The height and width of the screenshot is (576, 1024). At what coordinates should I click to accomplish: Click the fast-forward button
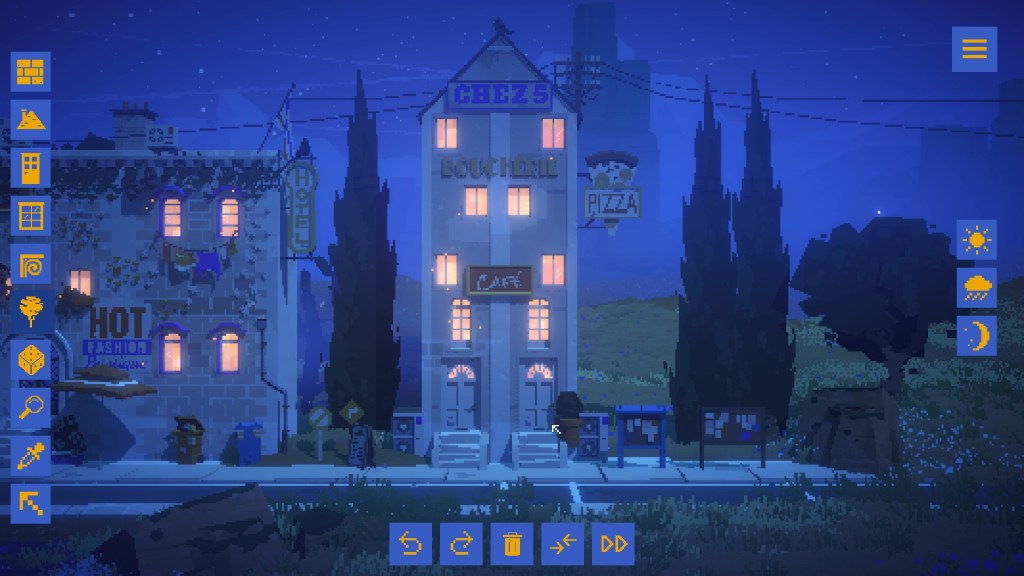coord(614,543)
